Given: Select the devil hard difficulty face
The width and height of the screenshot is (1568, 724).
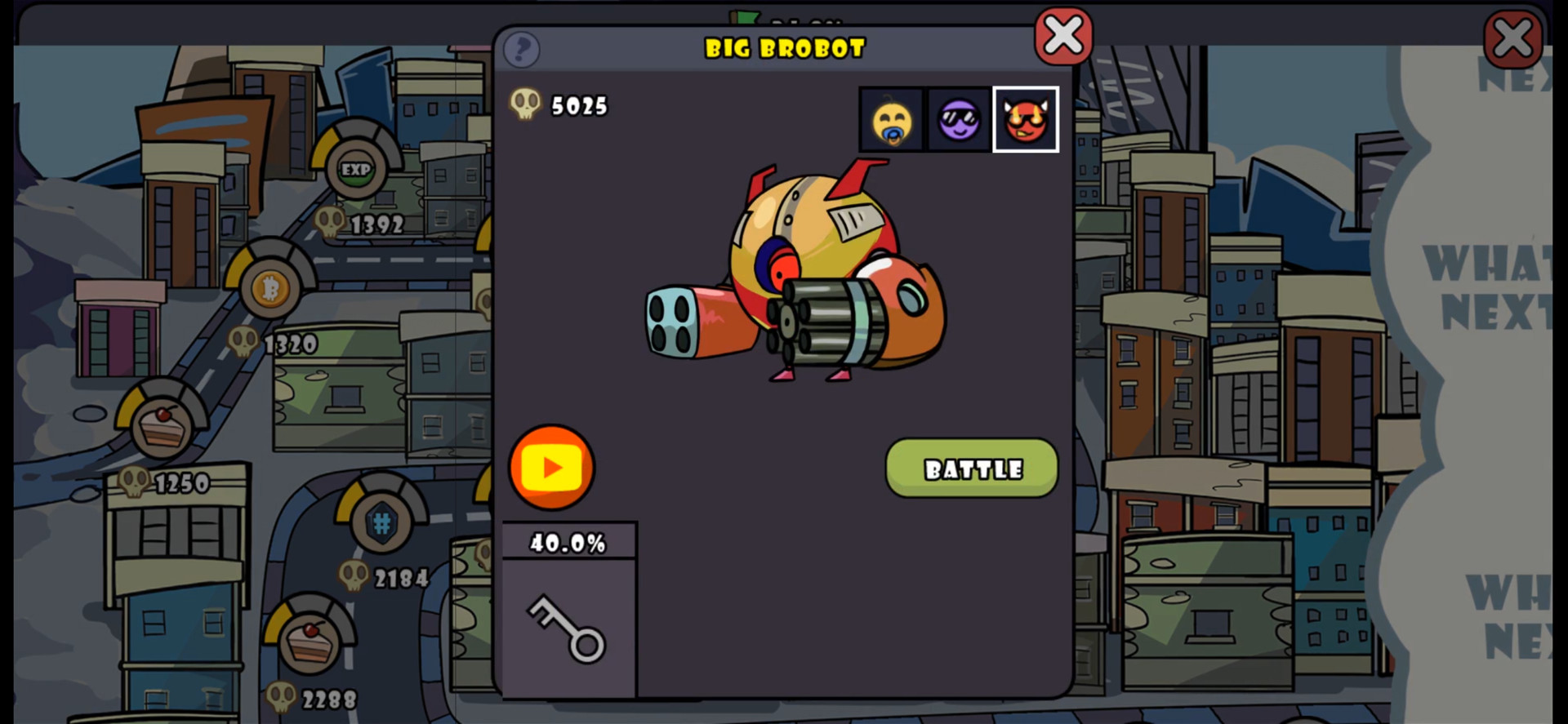Looking at the screenshot, I should pyautogui.click(x=1026, y=119).
